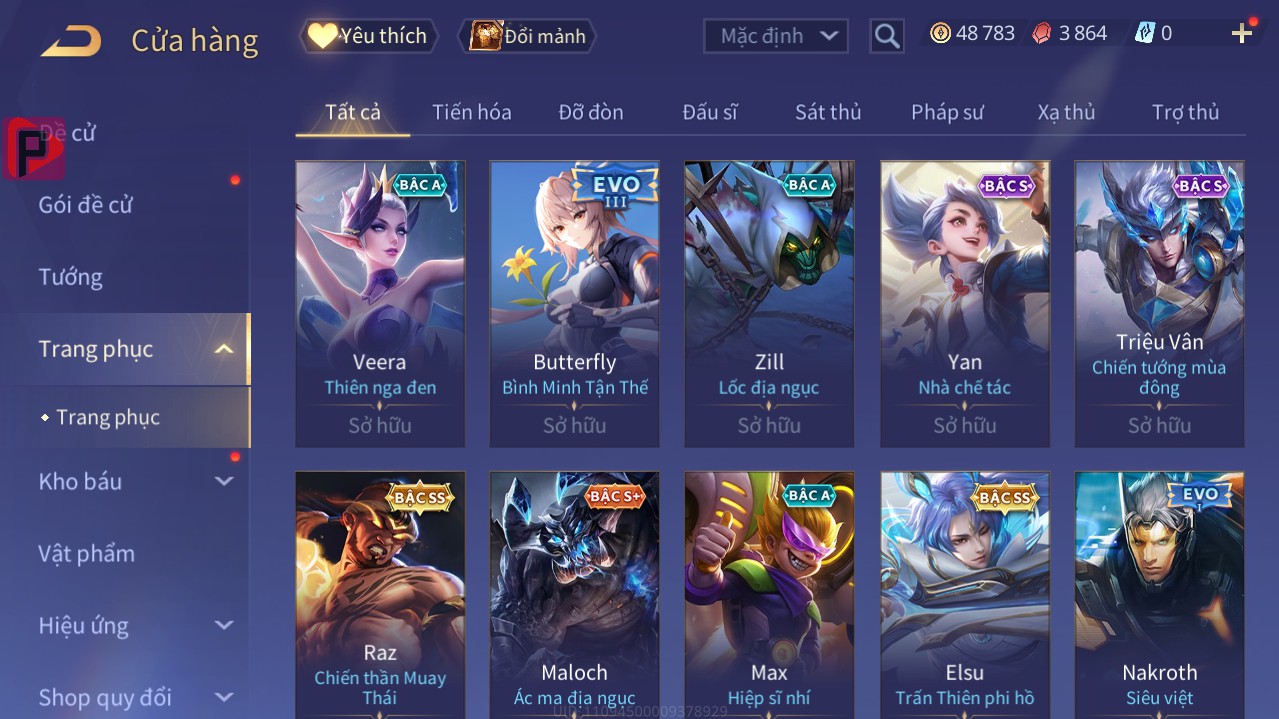Open the Gói đề cử menu entry
This screenshot has height=719, width=1279.
pyautogui.click(x=86, y=205)
